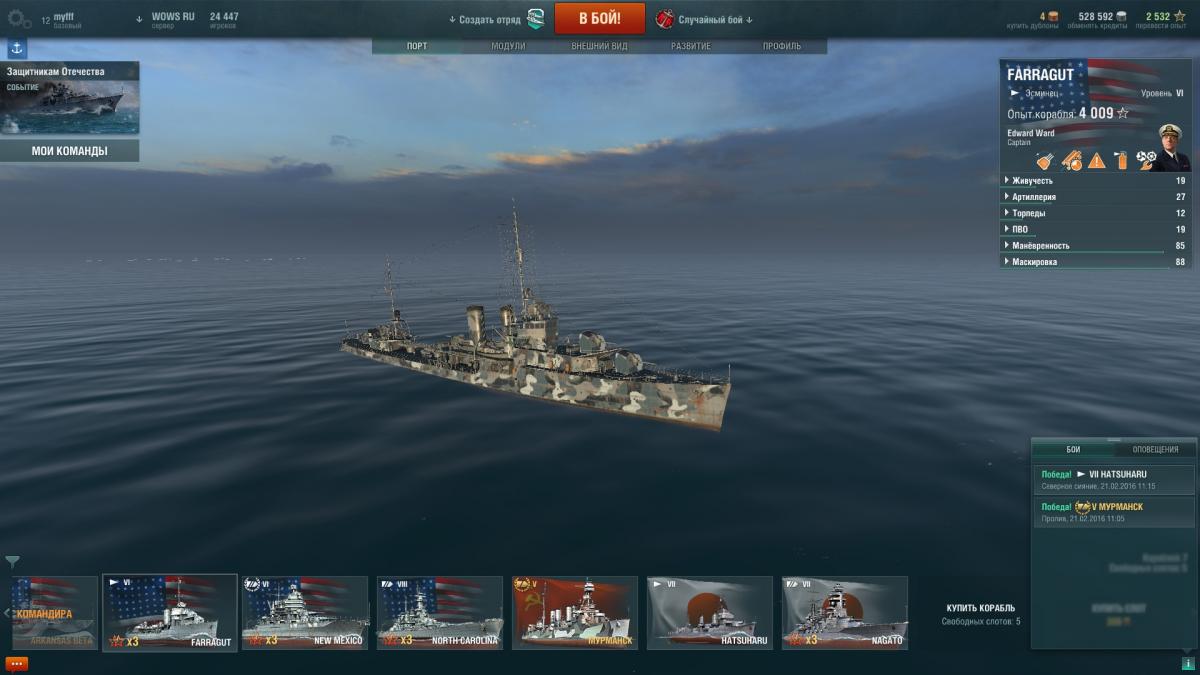Expand the Маскировка stat row
The image size is (1200, 675).
click(x=1035, y=262)
